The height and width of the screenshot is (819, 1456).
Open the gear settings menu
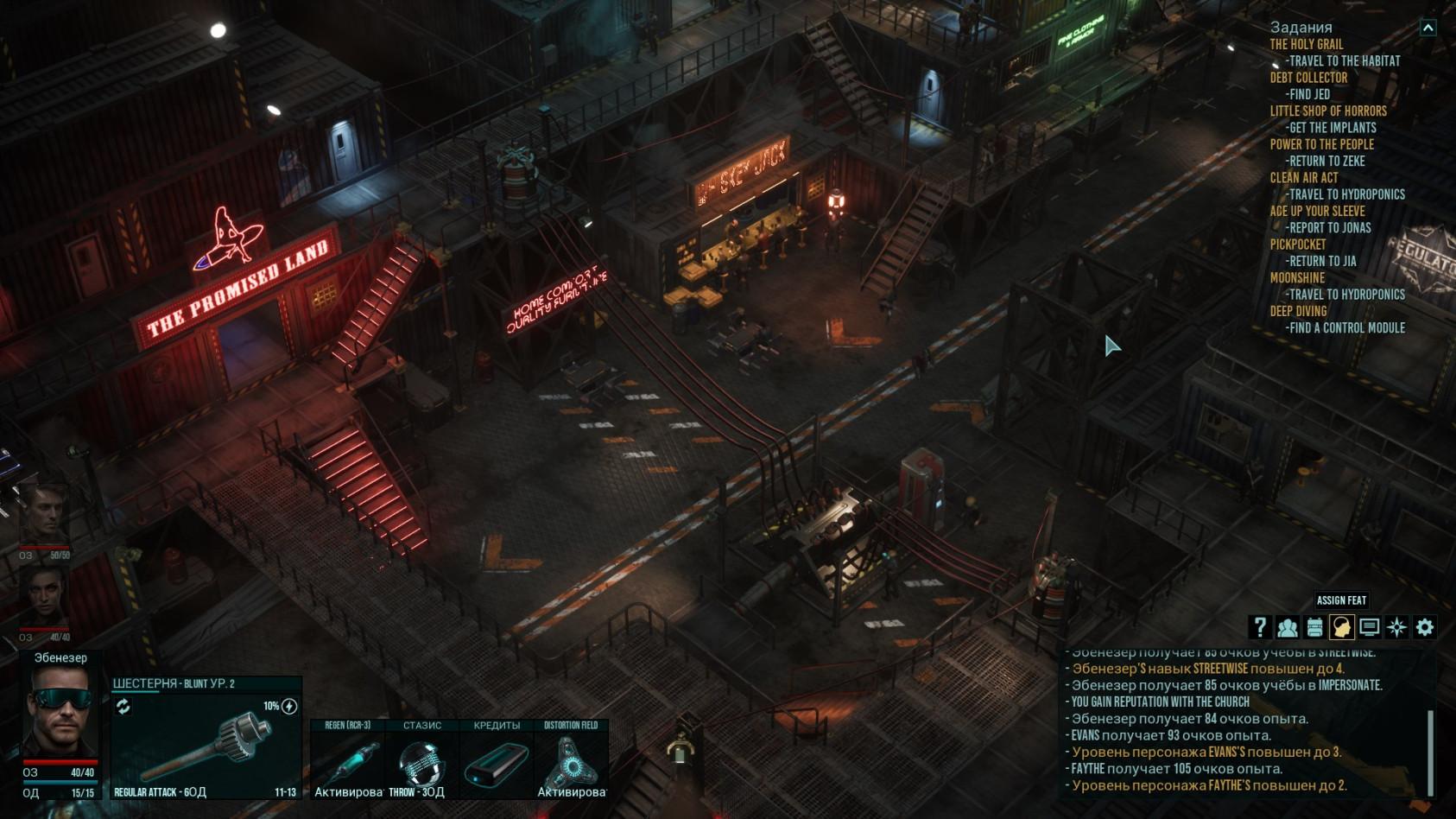tap(1425, 627)
